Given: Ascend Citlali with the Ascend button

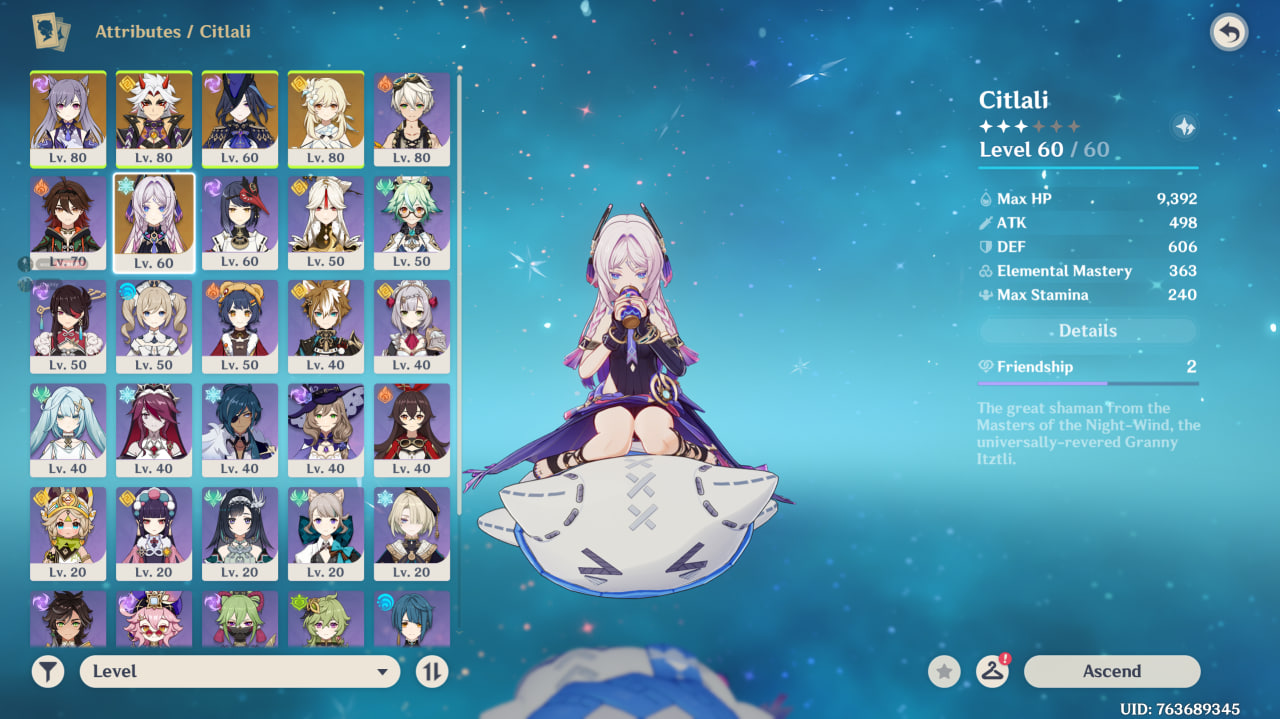Looking at the screenshot, I should pos(1111,671).
